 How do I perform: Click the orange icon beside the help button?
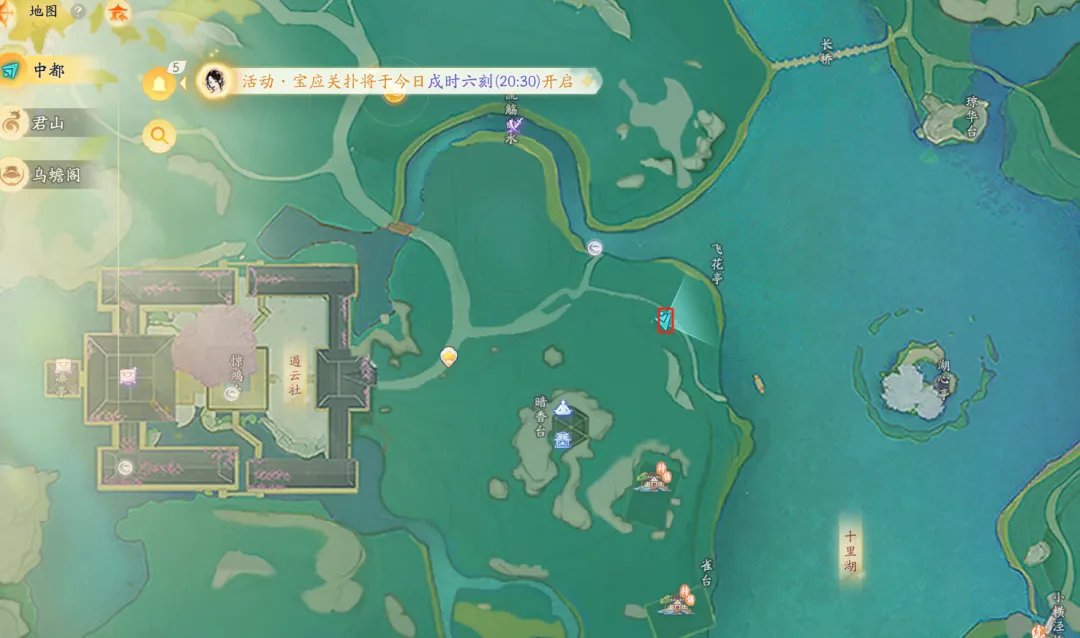click(x=118, y=13)
